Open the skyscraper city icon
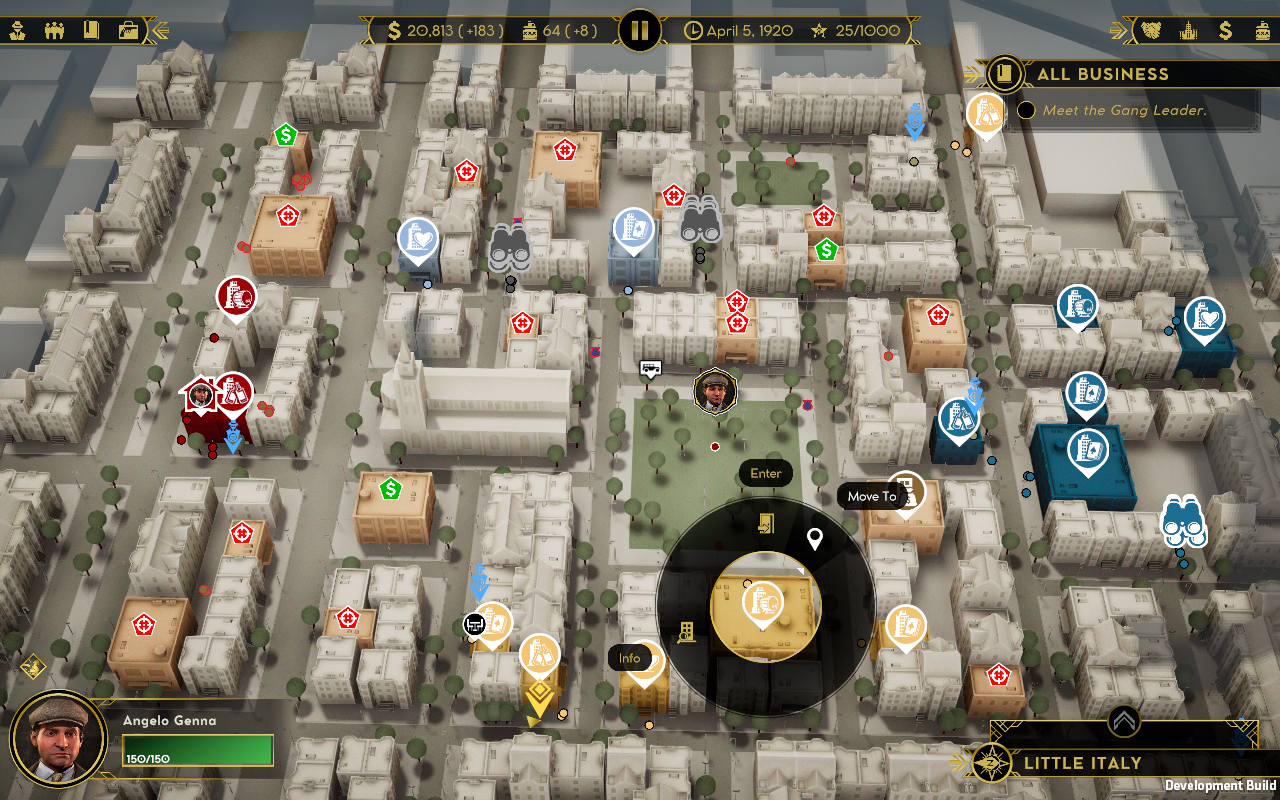 [x=1188, y=30]
